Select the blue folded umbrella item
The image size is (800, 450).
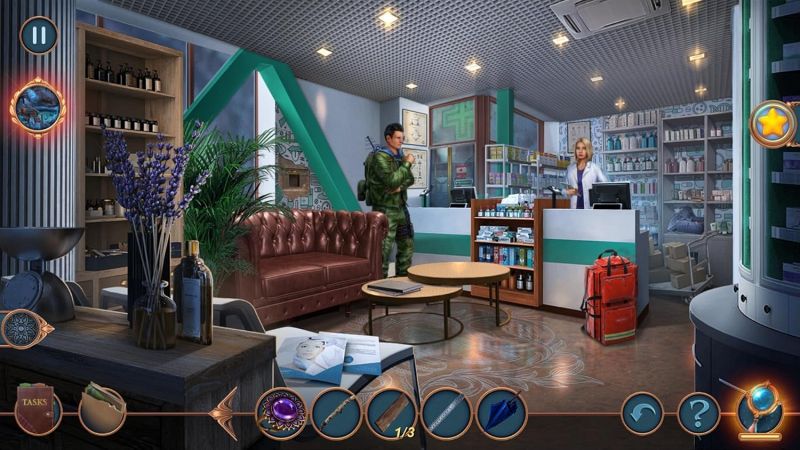click(501, 413)
